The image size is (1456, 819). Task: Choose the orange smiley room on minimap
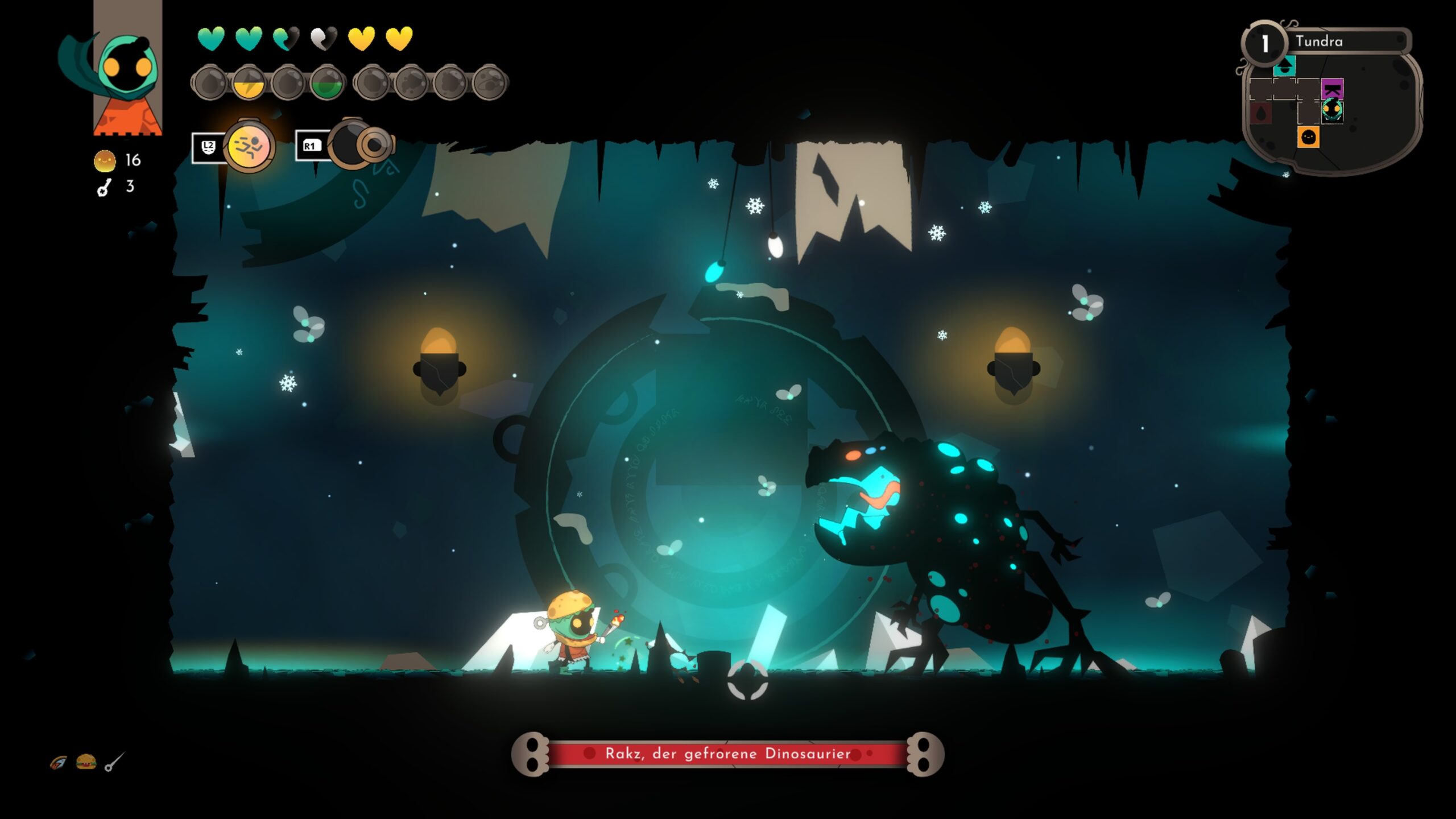point(1308,137)
